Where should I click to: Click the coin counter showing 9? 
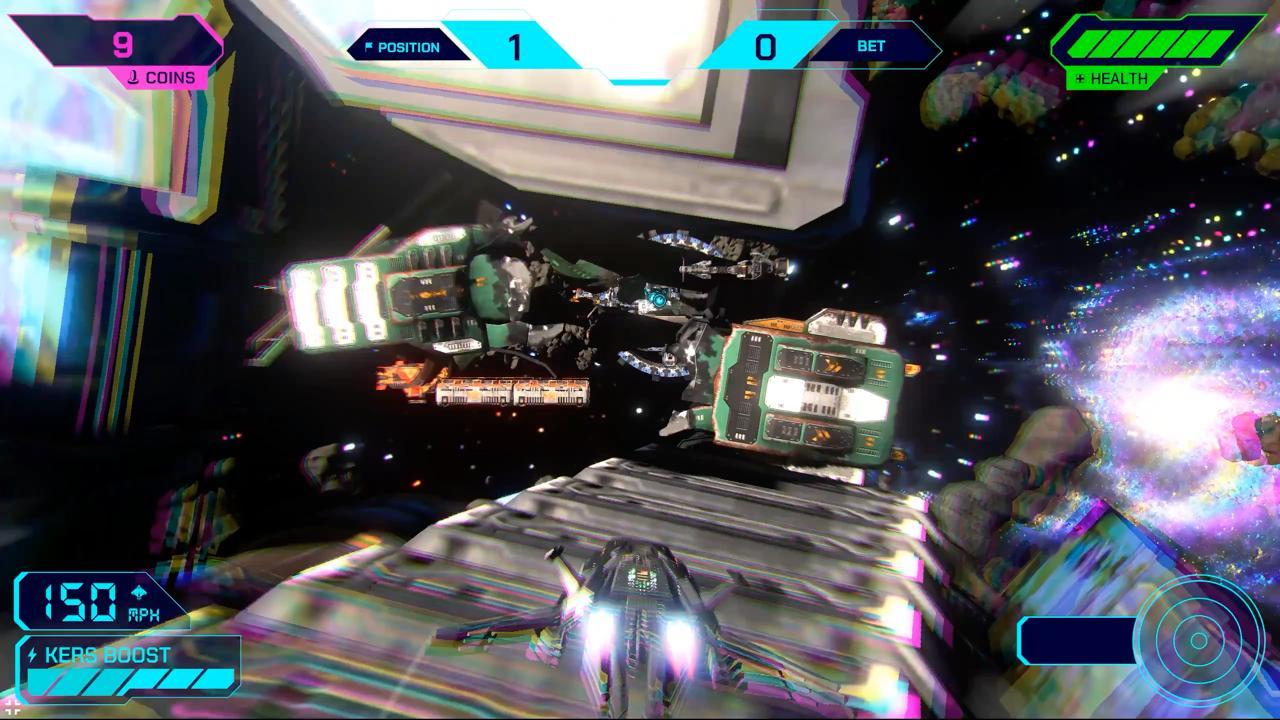[122, 44]
